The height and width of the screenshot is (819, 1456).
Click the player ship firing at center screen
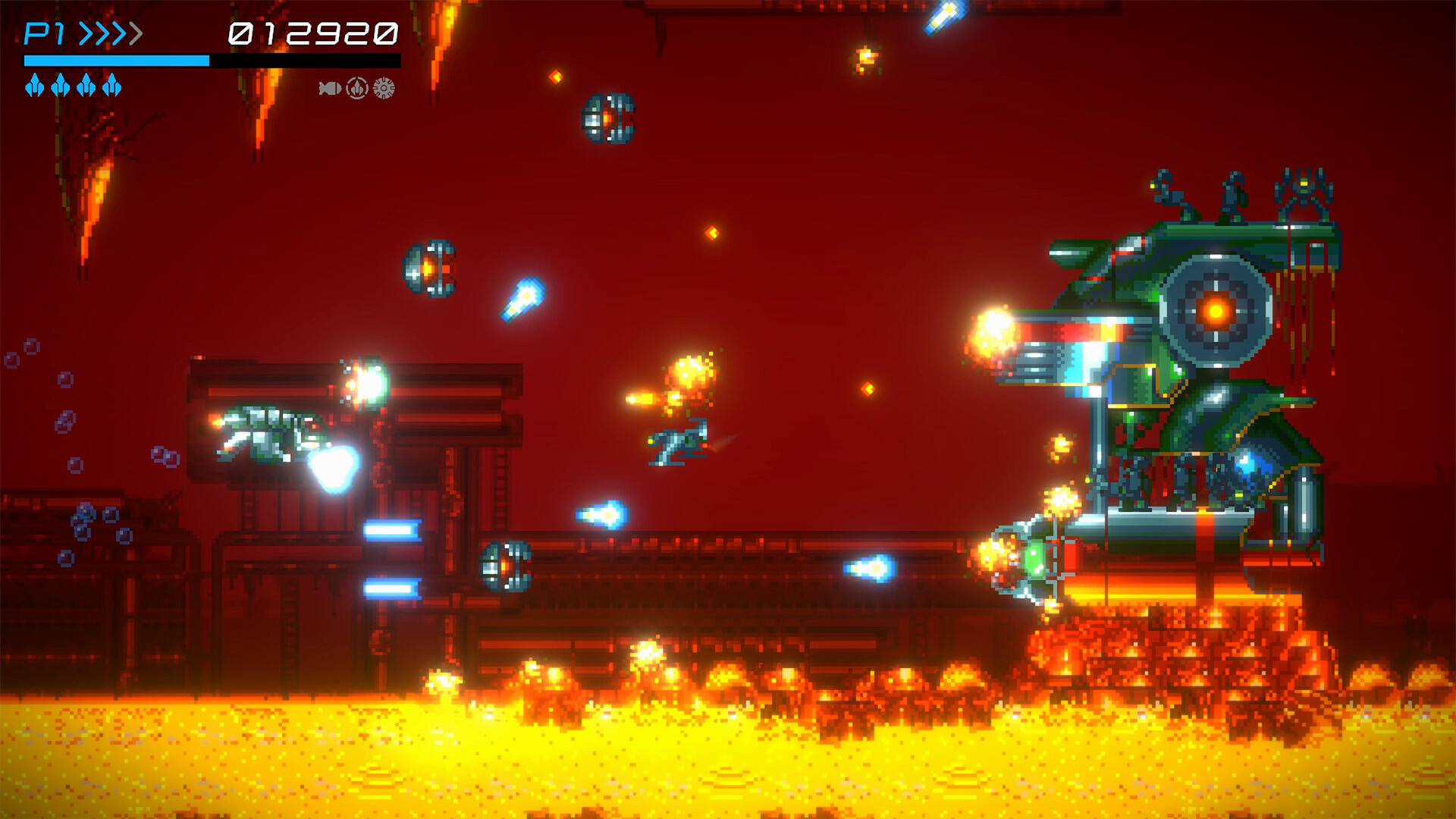click(x=677, y=442)
